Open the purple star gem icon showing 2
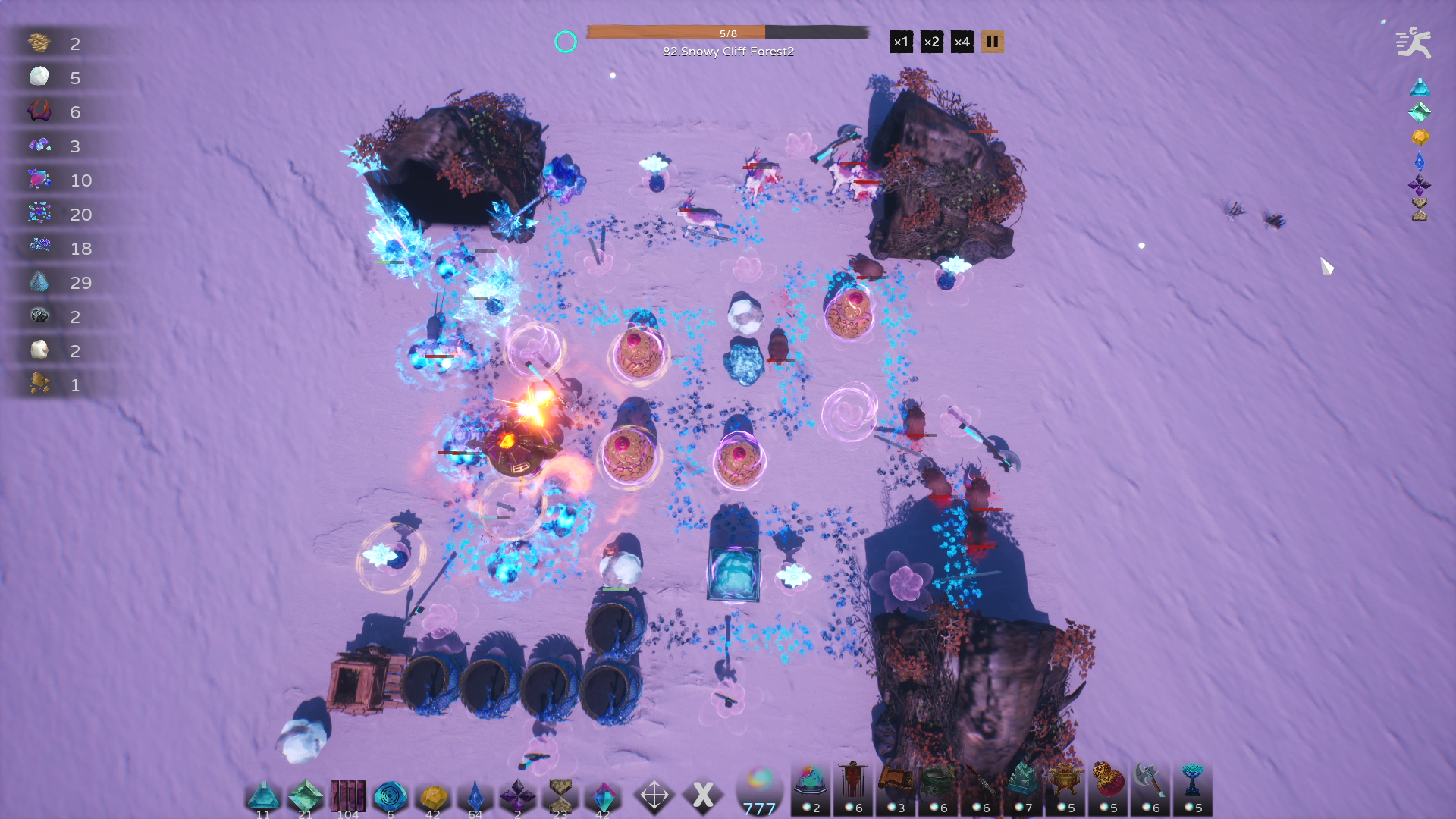The height and width of the screenshot is (819, 1456). point(517,795)
